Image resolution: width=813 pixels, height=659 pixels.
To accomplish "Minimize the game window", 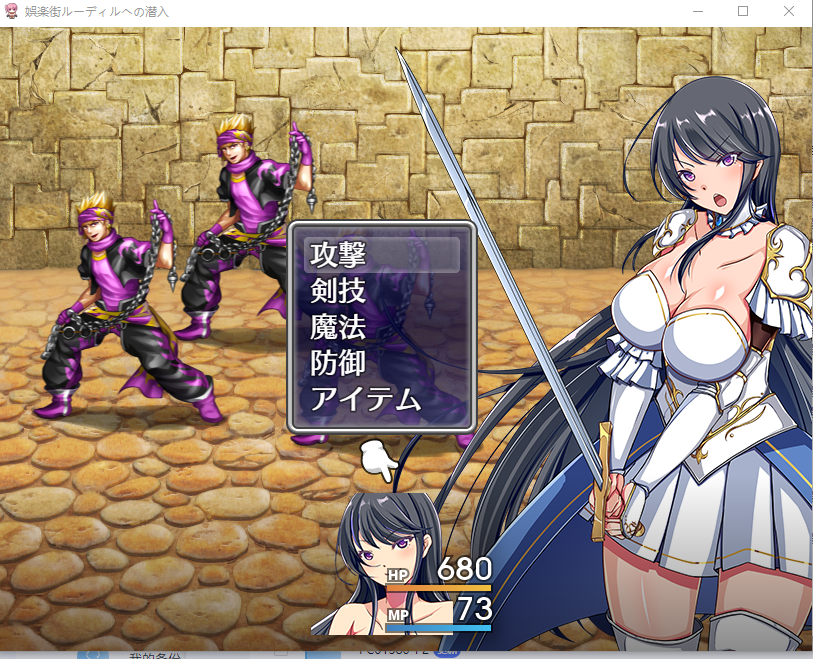I will tap(697, 11).
